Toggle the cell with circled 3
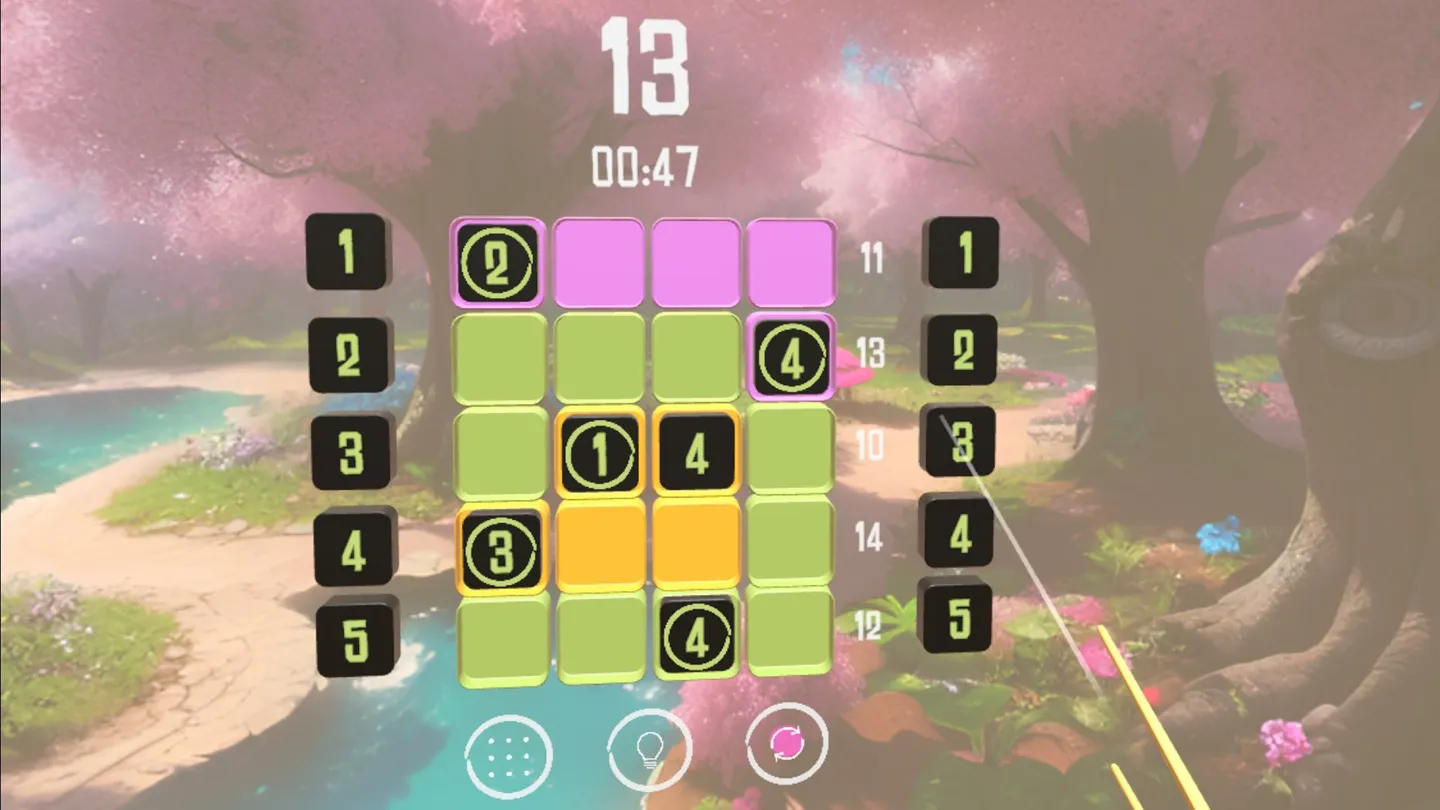The height and width of the screenshot is (810, 1440). tap(500, 545)
